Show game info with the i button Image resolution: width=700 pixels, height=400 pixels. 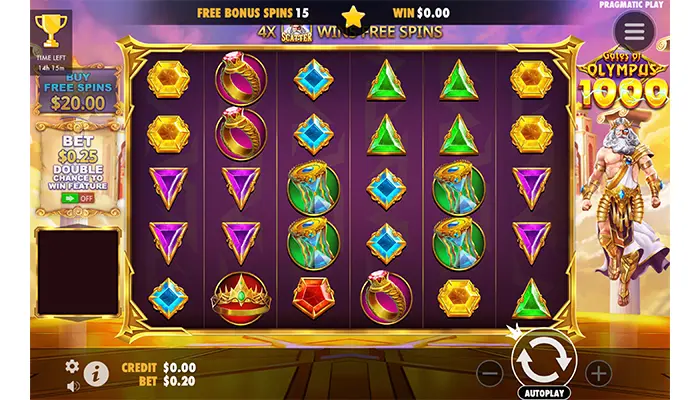coord(97,374)
